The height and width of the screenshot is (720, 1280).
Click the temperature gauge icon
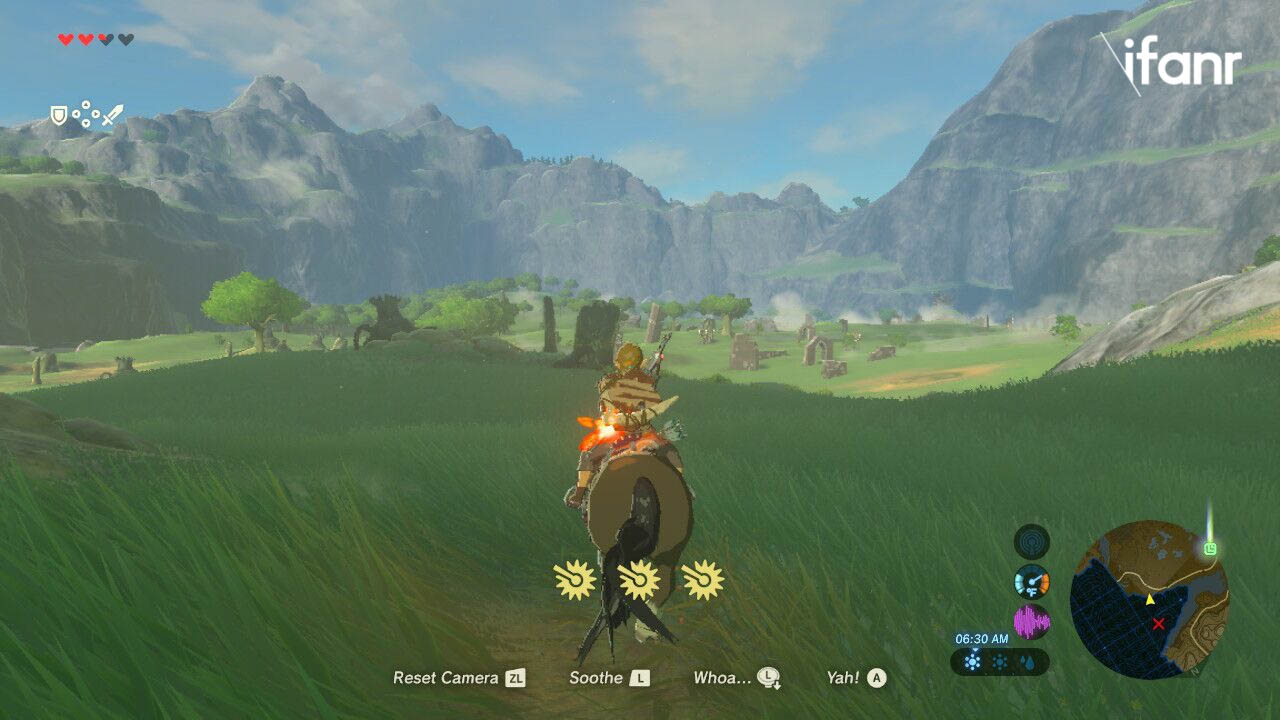pyautogui.click(x=1031, y=581)
